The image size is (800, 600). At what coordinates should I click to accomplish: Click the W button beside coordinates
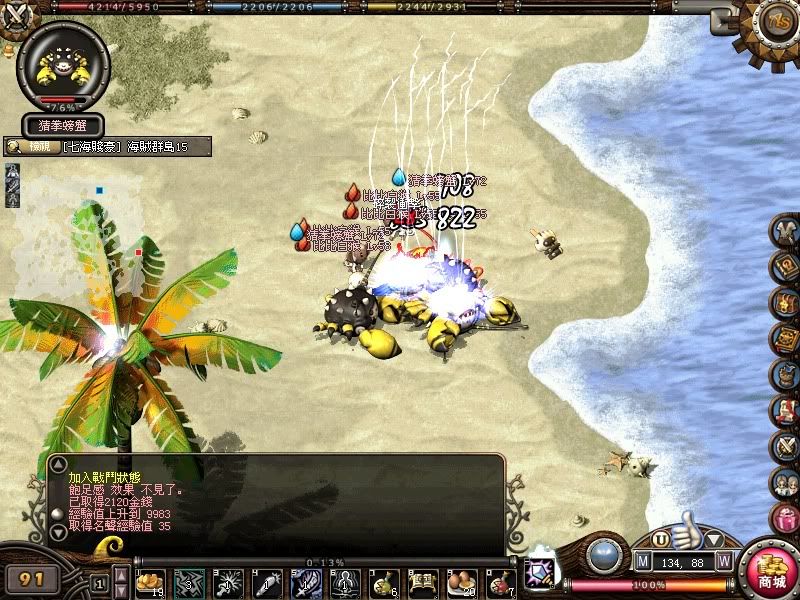(x=723, y=562)
